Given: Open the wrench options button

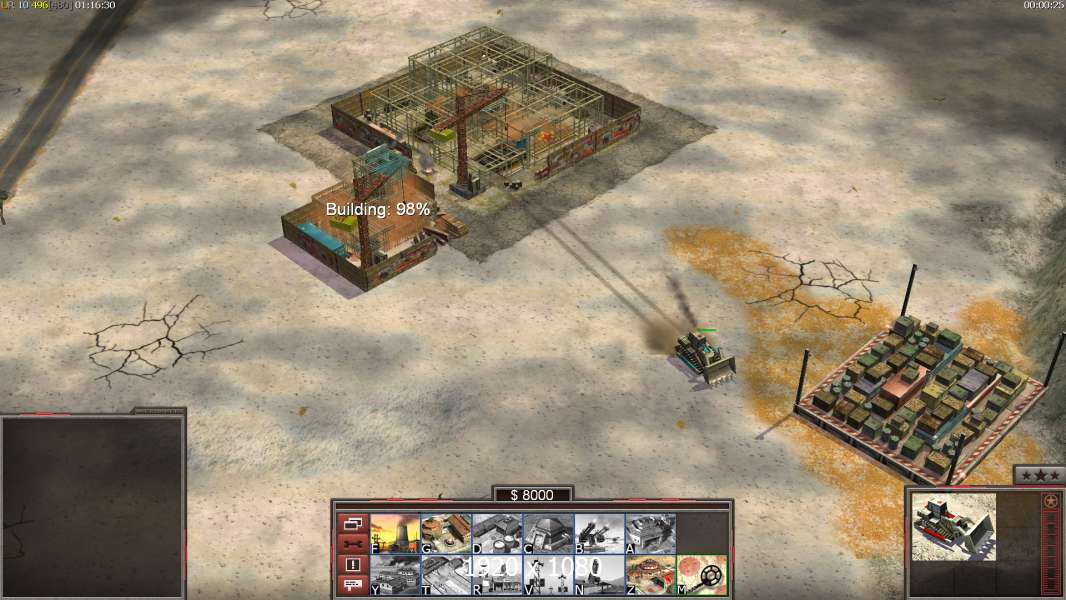Looking at the screenshot, I should [x=352, y=544].
